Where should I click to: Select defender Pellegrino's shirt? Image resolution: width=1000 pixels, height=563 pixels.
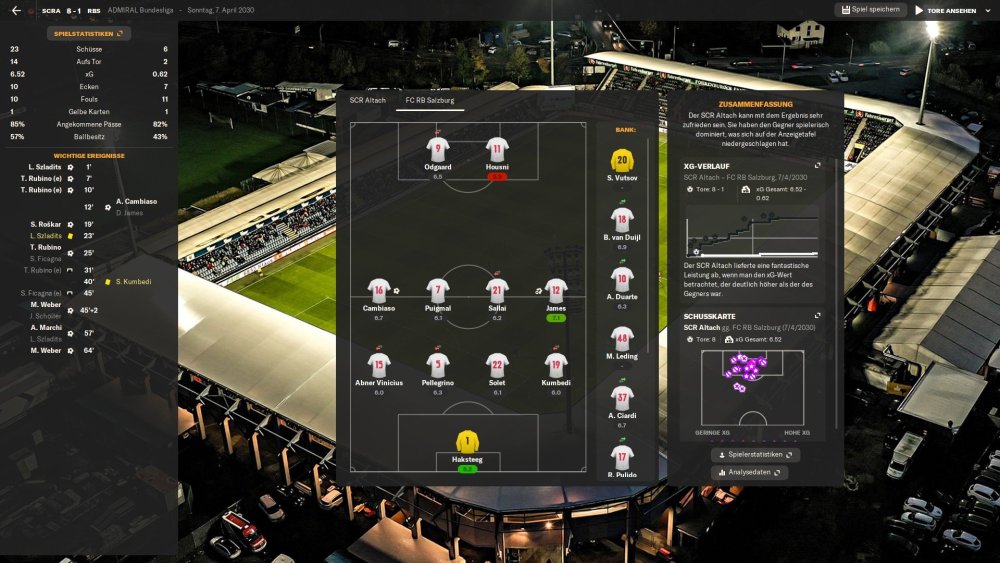point(438,366)
